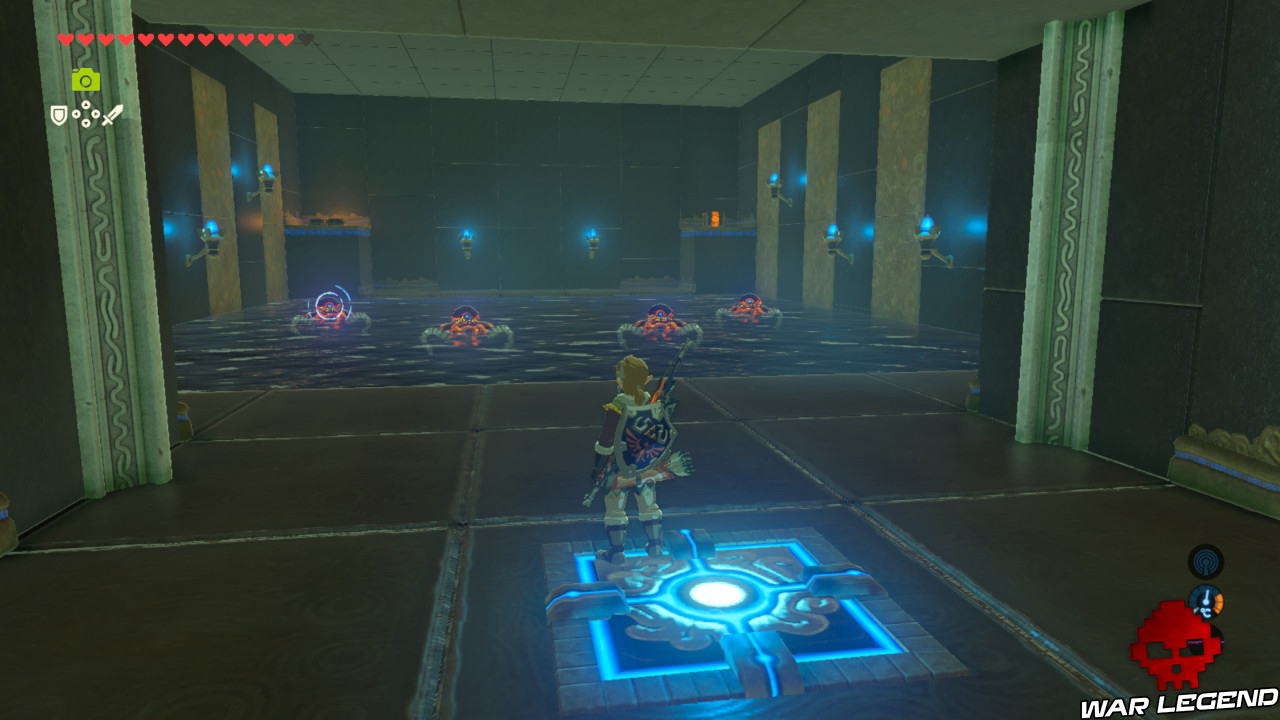Adjust the temperature needle on the gauge
Viewport: 1280px width, 720px height.
tap(1206, 596)
